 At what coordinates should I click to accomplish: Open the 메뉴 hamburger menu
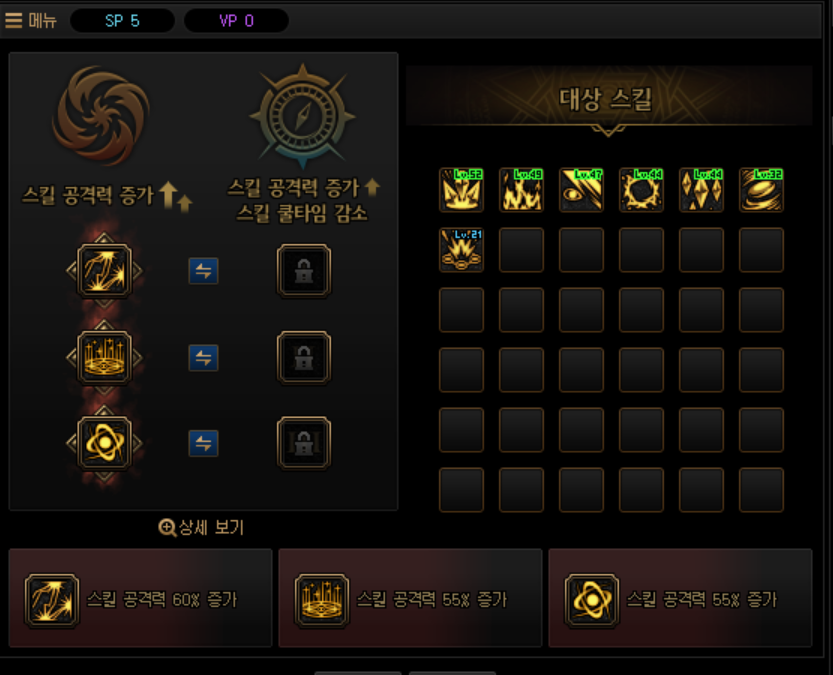click(32, 20)
